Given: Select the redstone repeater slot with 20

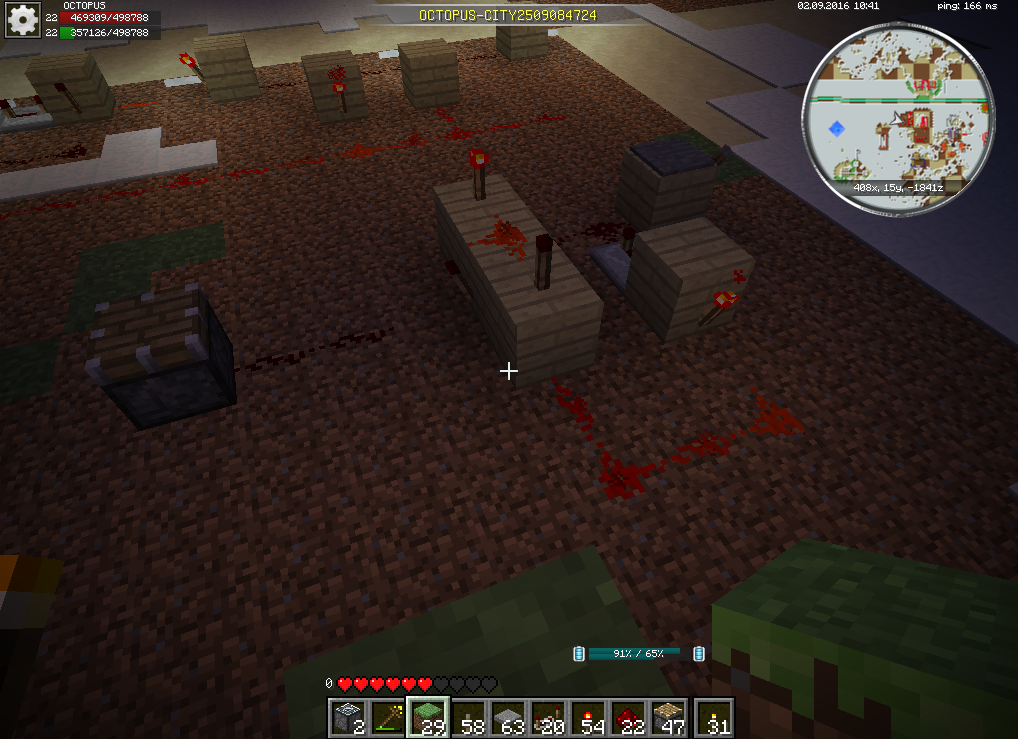Looking at the screenshot, I should click(x=549, y=718).
